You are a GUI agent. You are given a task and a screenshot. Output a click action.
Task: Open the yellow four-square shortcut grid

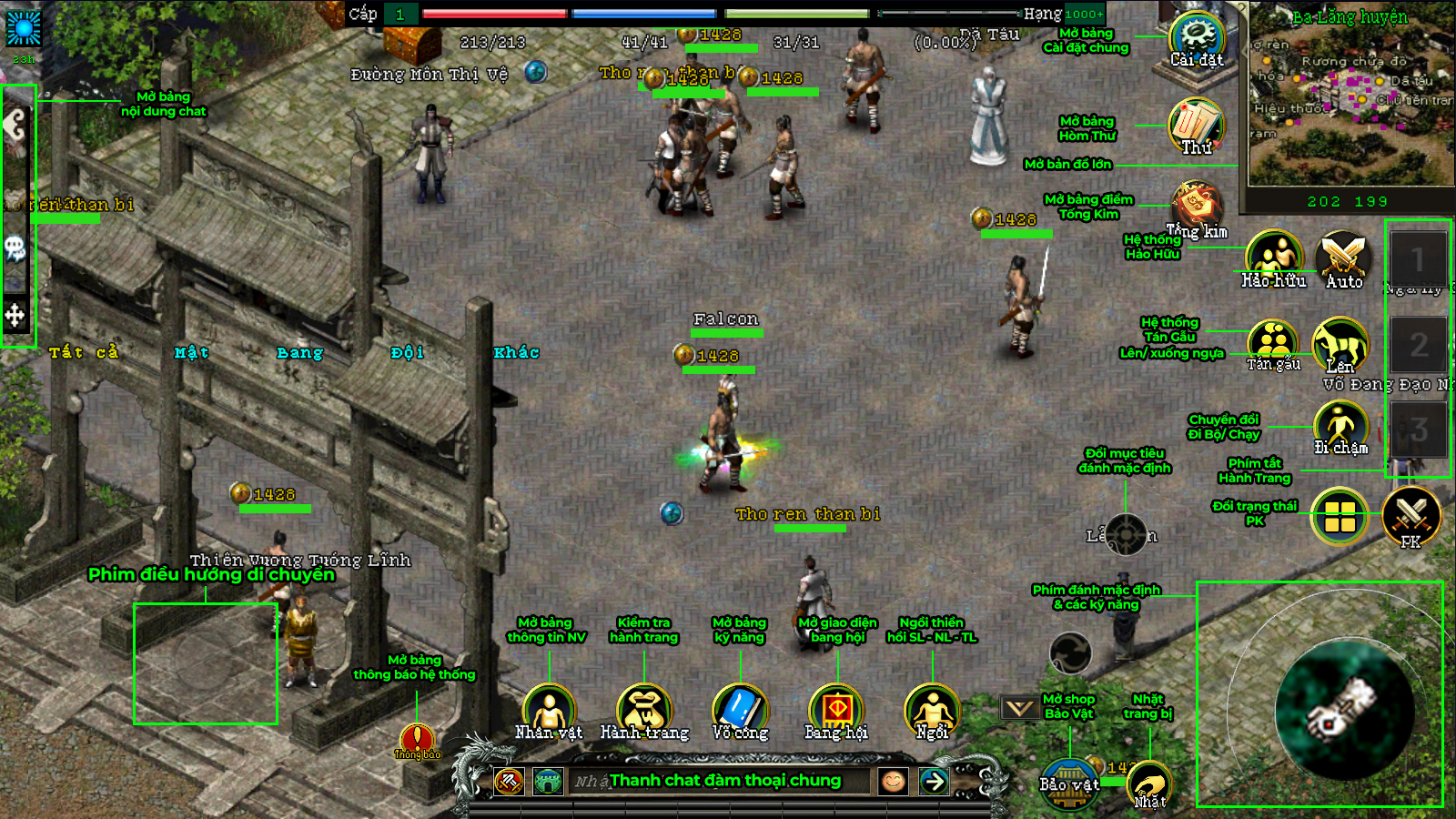click(x=1340, y=516)
